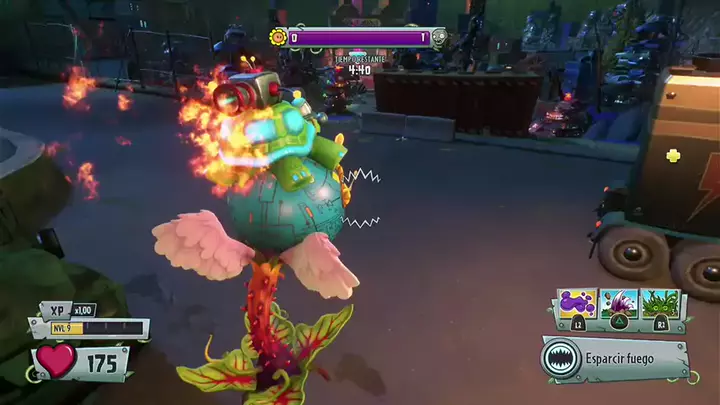The width and height of the screenshot is (720, 405).
Task: Trigger the green Spikeweed ability
Action: coord(660,304)
